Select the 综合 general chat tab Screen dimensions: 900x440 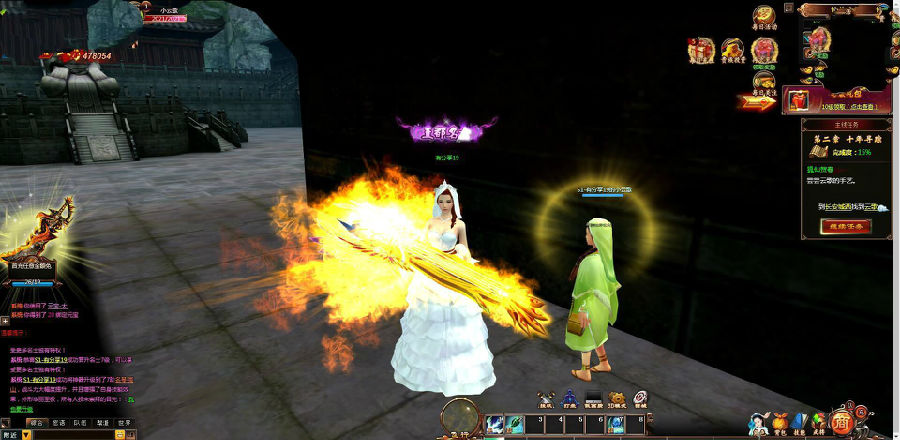36,424
